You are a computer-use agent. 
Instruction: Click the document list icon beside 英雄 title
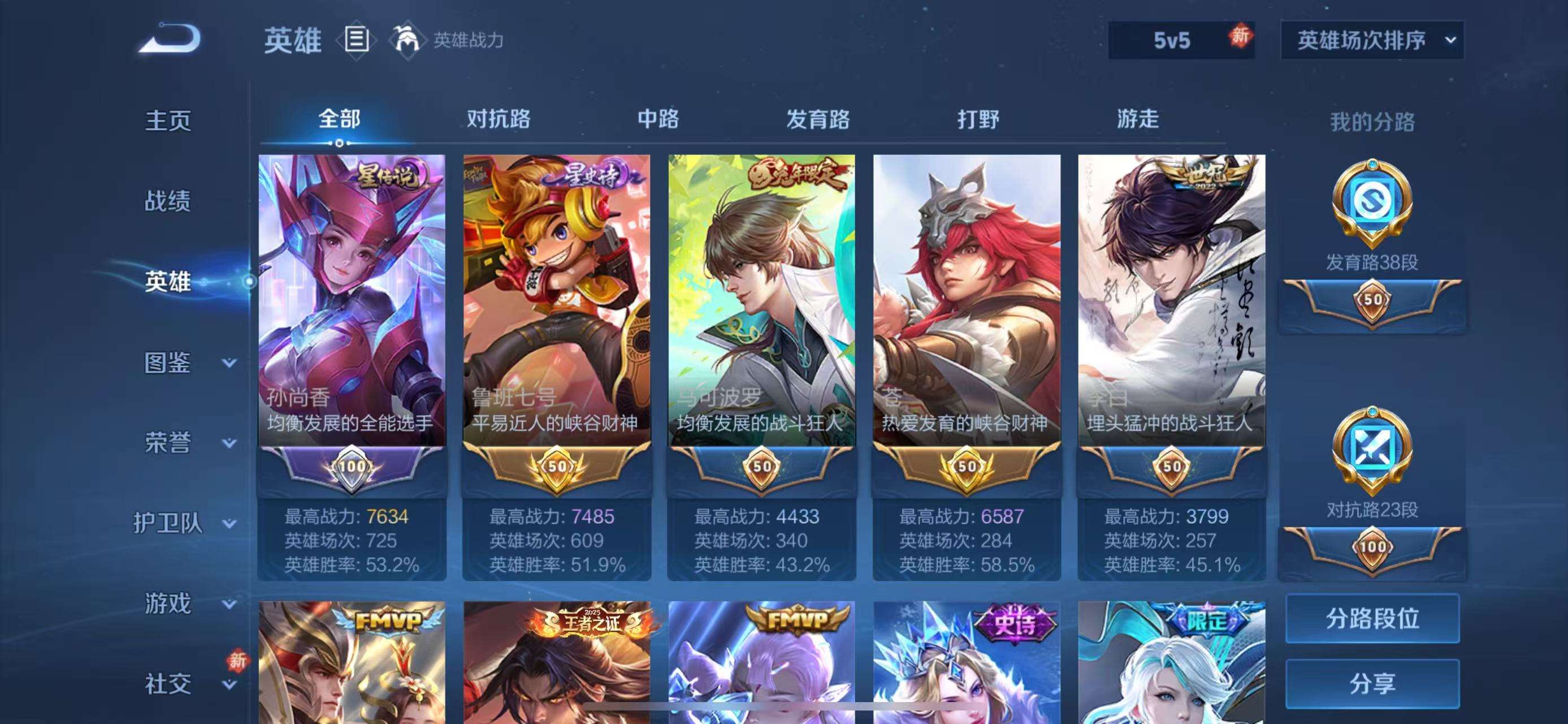coord(356,40)
